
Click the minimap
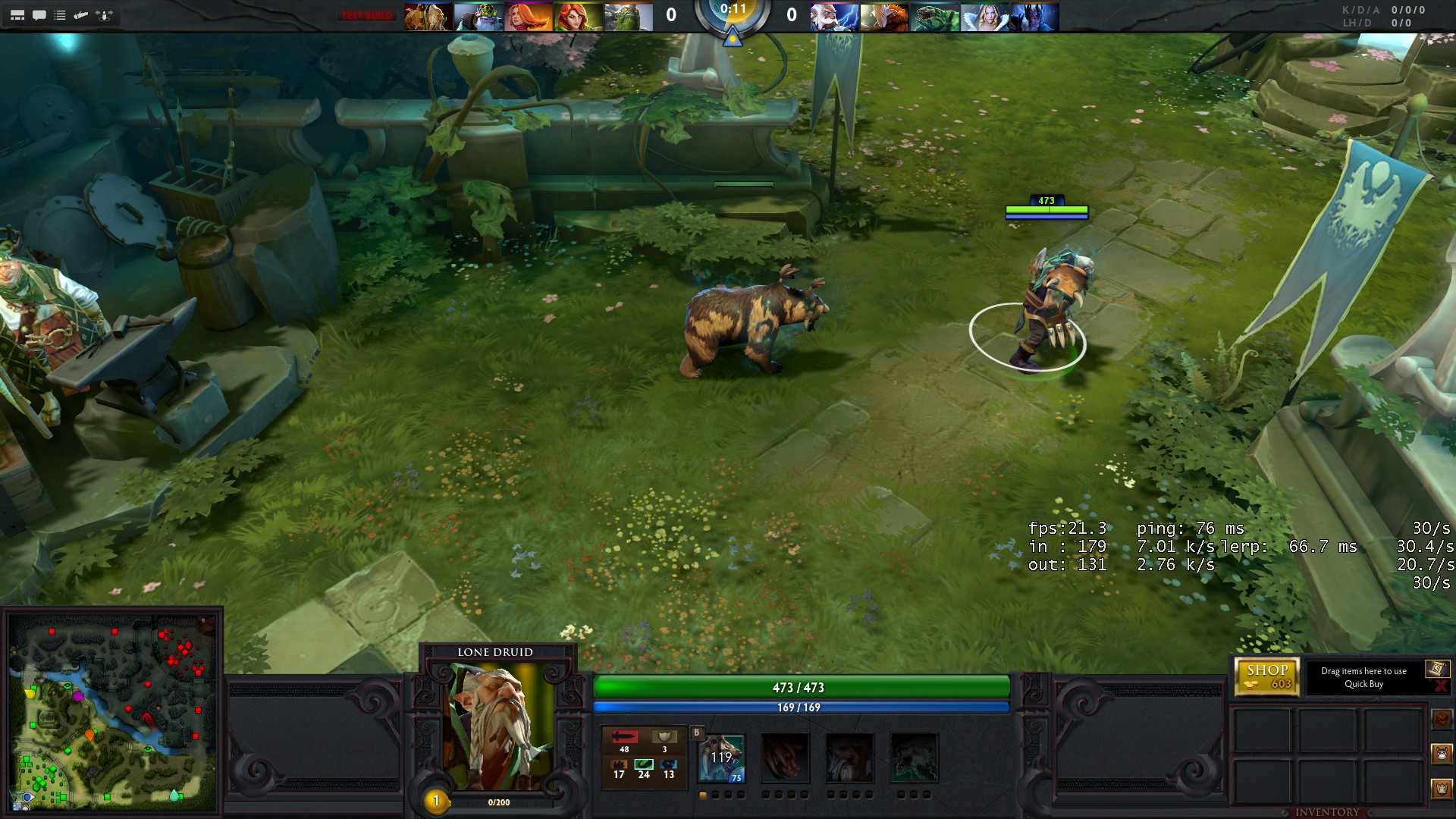[112, 711]
